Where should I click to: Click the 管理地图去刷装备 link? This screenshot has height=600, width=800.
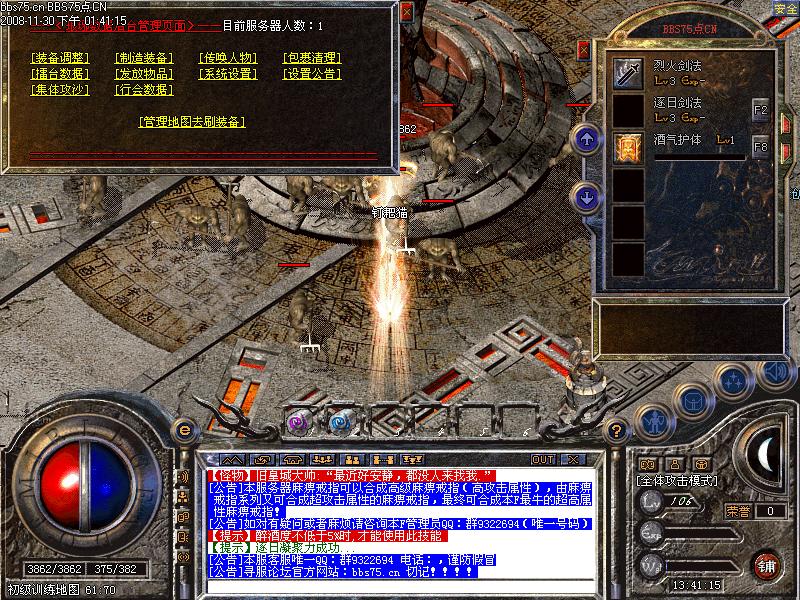[x=192, y=122]
